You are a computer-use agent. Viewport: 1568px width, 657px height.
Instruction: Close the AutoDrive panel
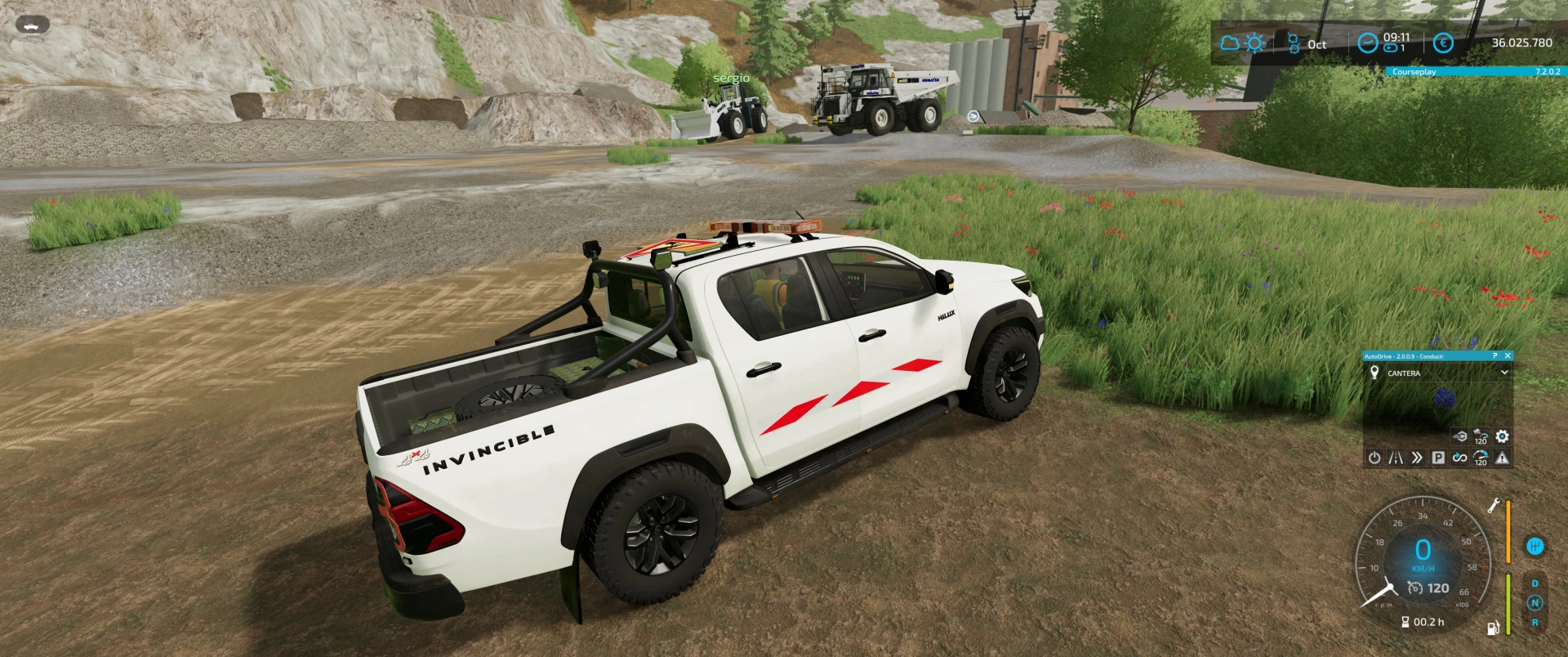[1508, 356]
